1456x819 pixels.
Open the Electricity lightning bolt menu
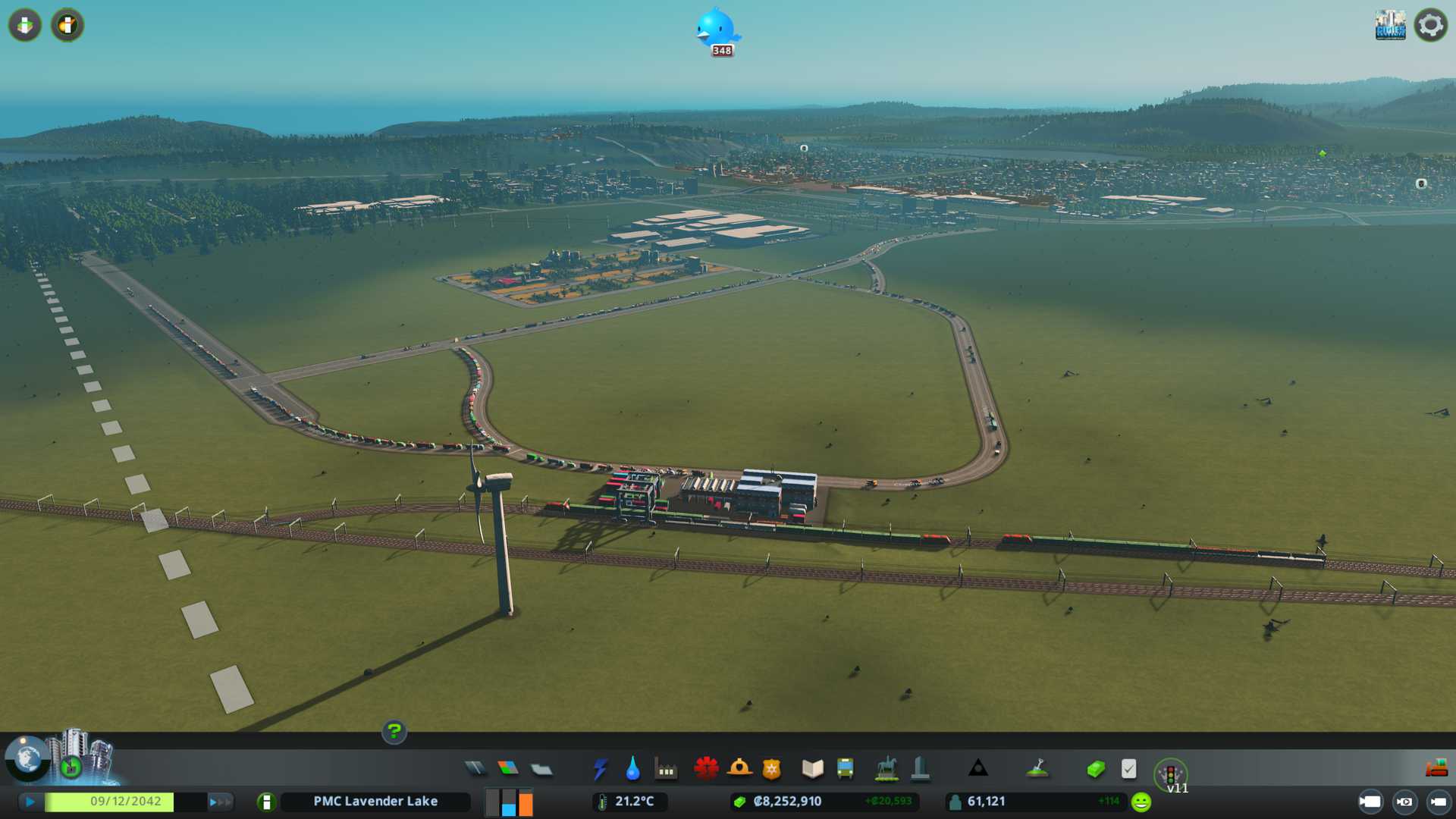pyautogui.click(x=600, y=770)
